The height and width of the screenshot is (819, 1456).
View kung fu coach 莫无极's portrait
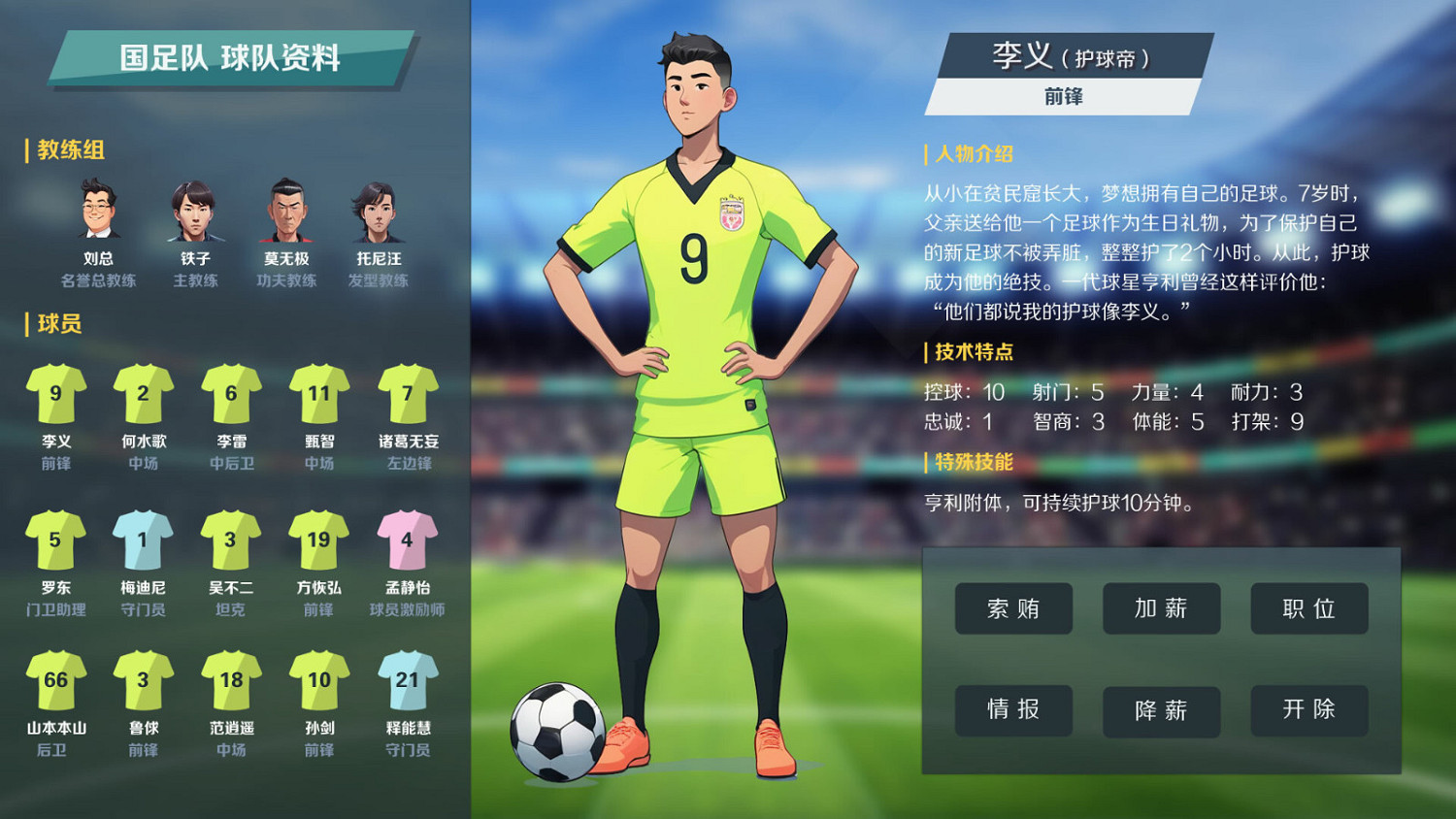click(285, 212)
